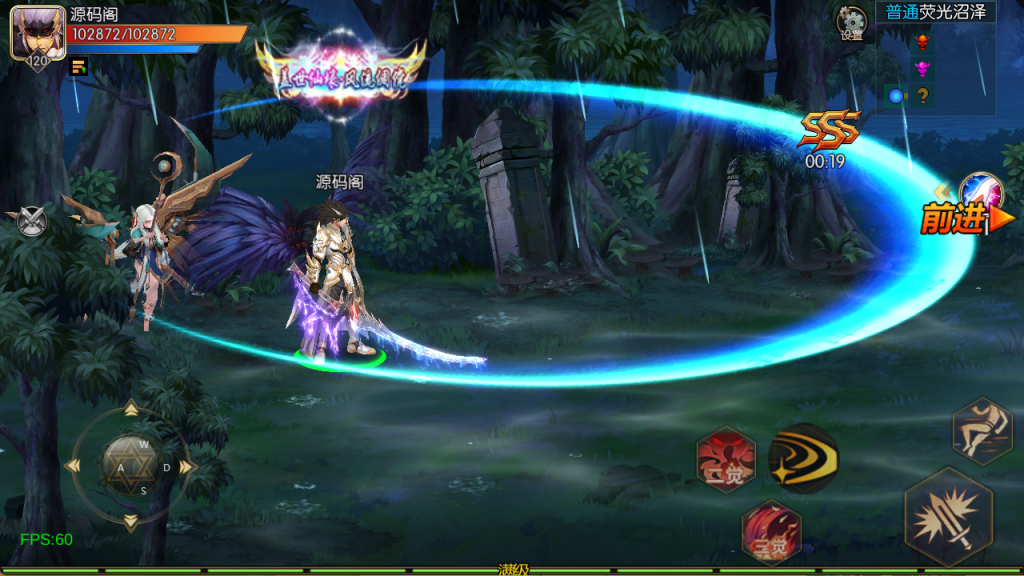Use the golden crescent slash skill
This screenshot has width=1024, height=576.
(x=803, y=459)
